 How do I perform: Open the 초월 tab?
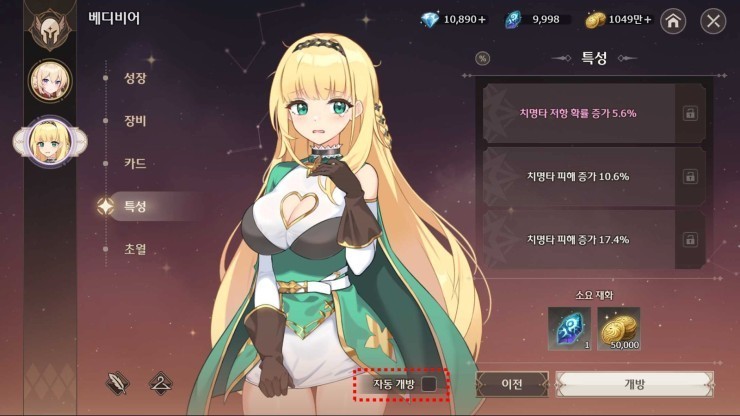tap(135, 248)
